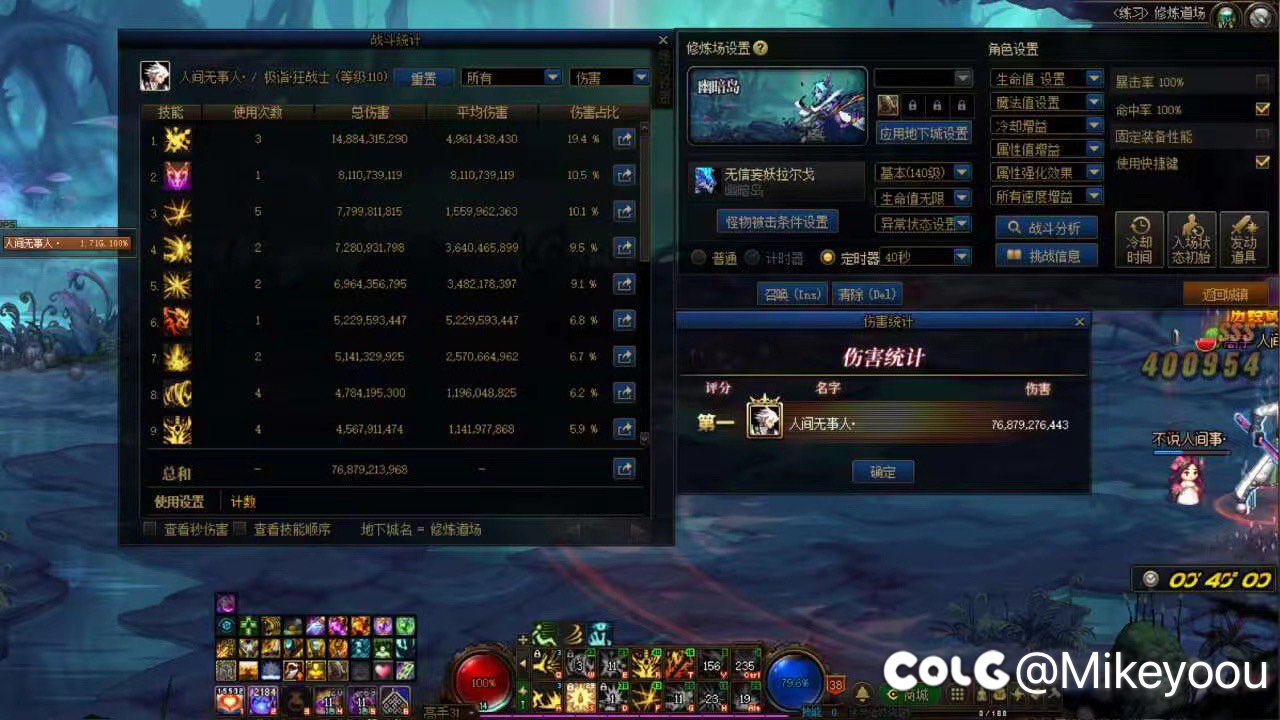Switch to the 使用设置 tab
The height and width of the screenshot is (720, 1280).
click(178, 501)
